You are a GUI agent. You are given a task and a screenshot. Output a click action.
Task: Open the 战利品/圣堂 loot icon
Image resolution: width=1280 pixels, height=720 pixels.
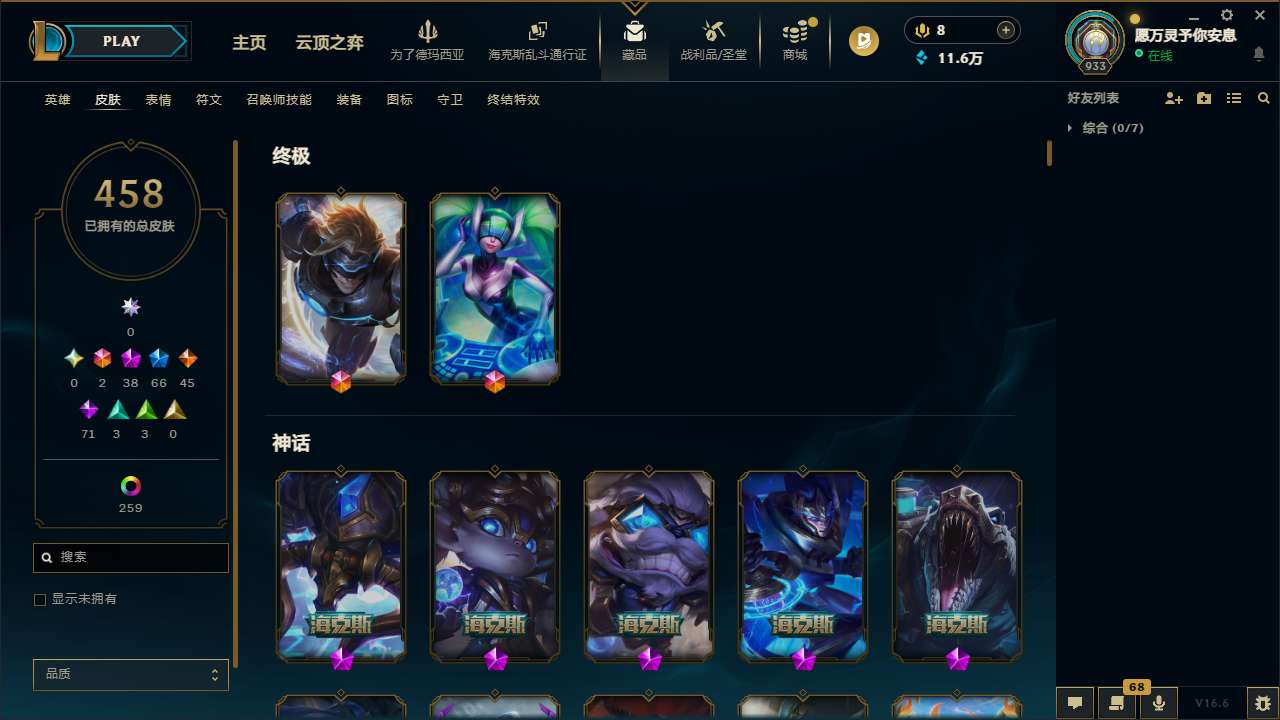713,38
